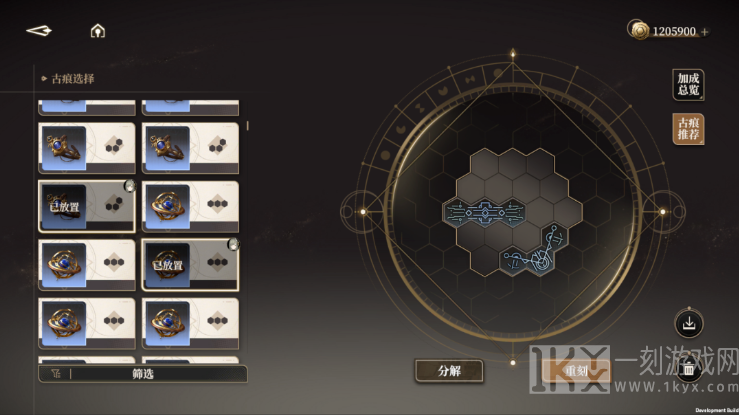Choose the 重刻 re-engrave button

click(x=577, y=371)
